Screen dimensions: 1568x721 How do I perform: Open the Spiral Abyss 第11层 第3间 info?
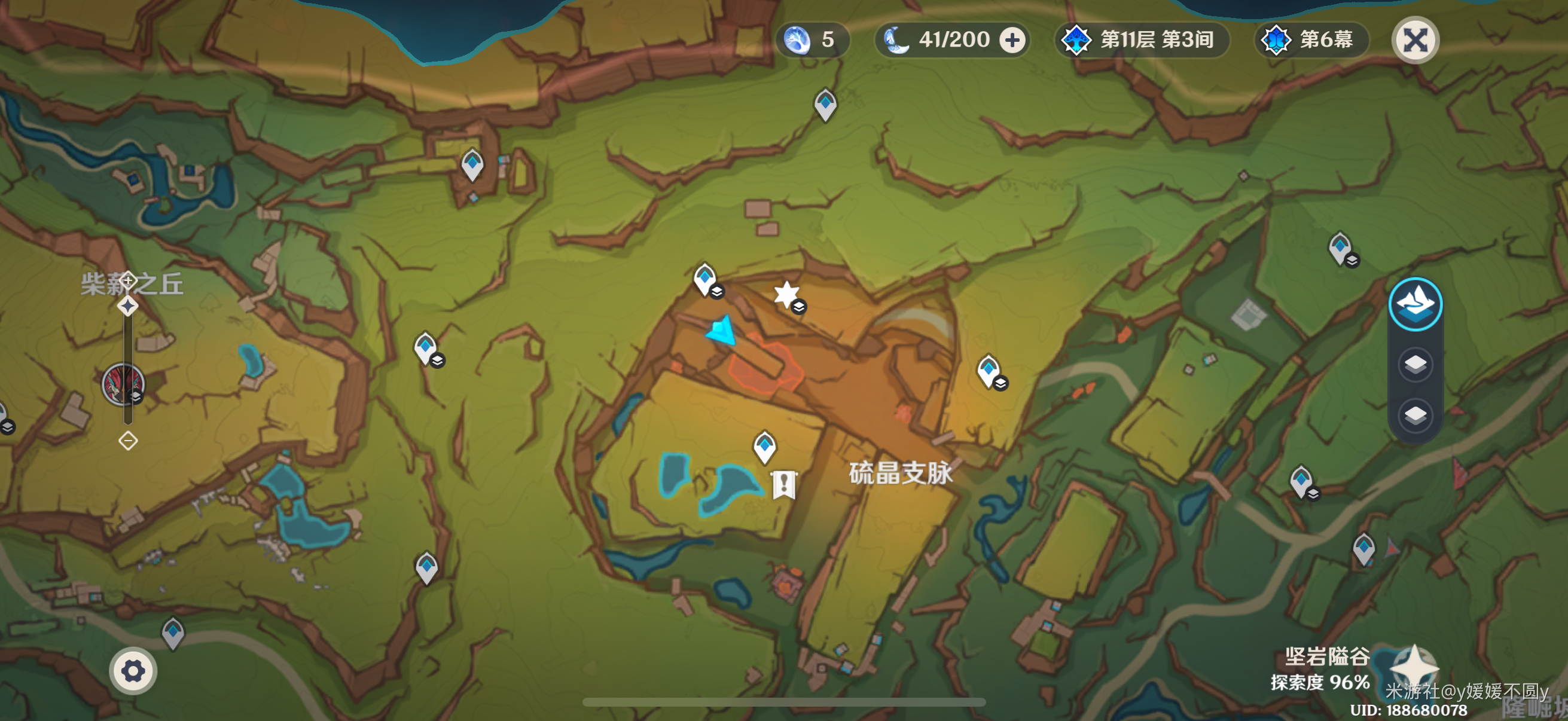pyautogui.click(x=1141, y=40)
